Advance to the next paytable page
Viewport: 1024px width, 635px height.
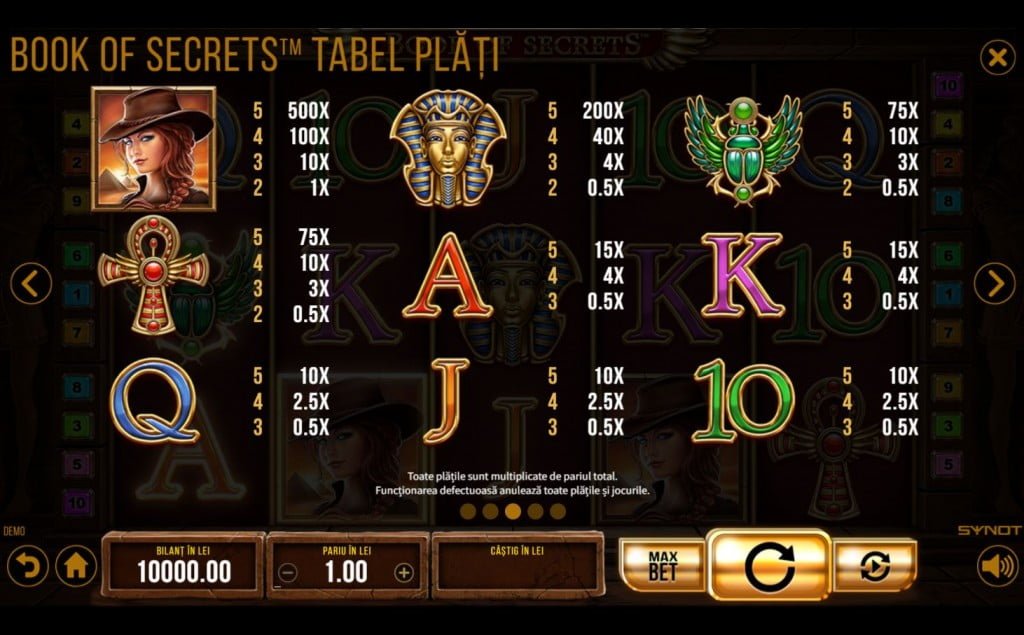(994, 284)
